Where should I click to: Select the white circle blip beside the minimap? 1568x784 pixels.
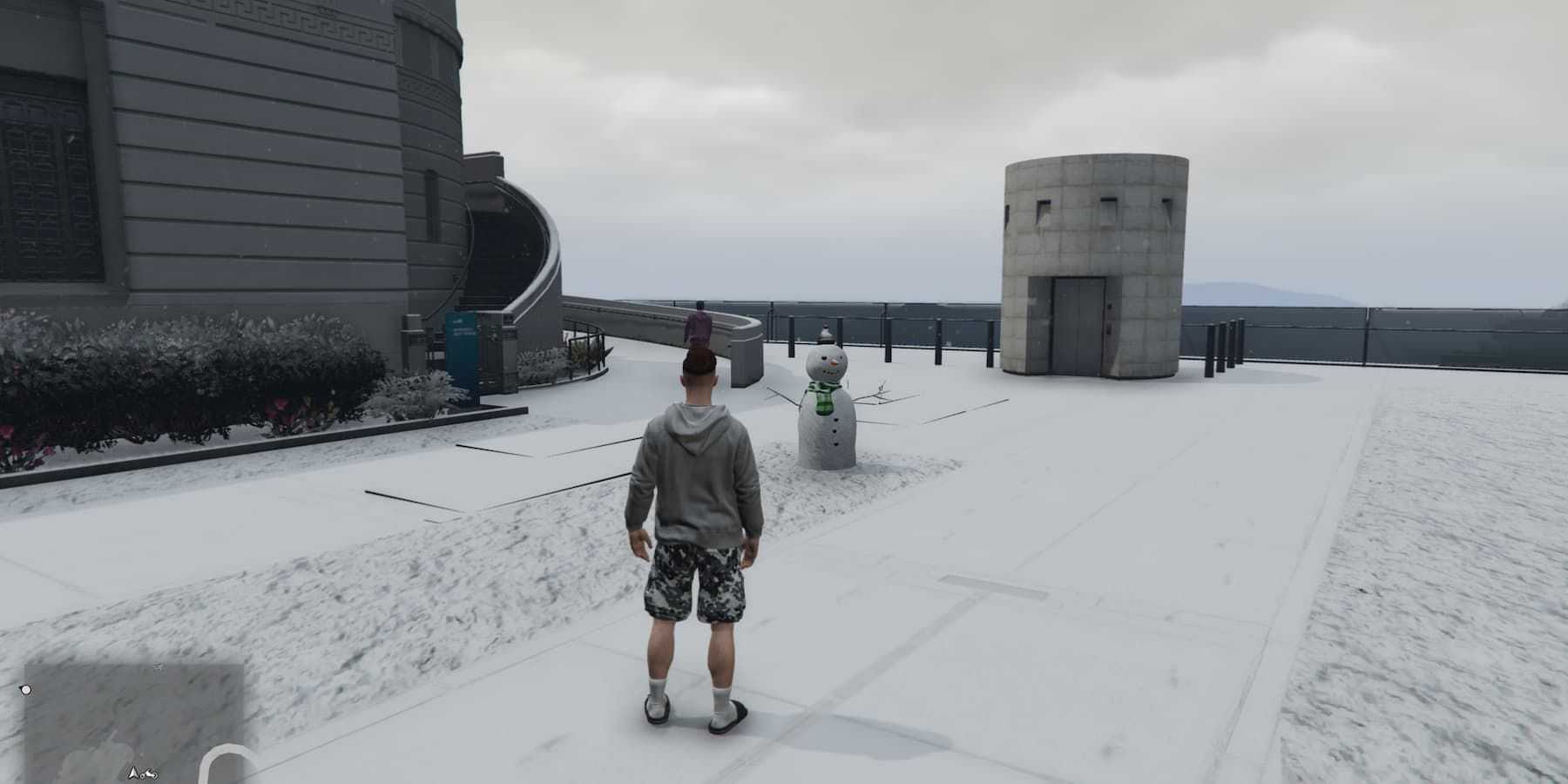[x=26, y=690]
